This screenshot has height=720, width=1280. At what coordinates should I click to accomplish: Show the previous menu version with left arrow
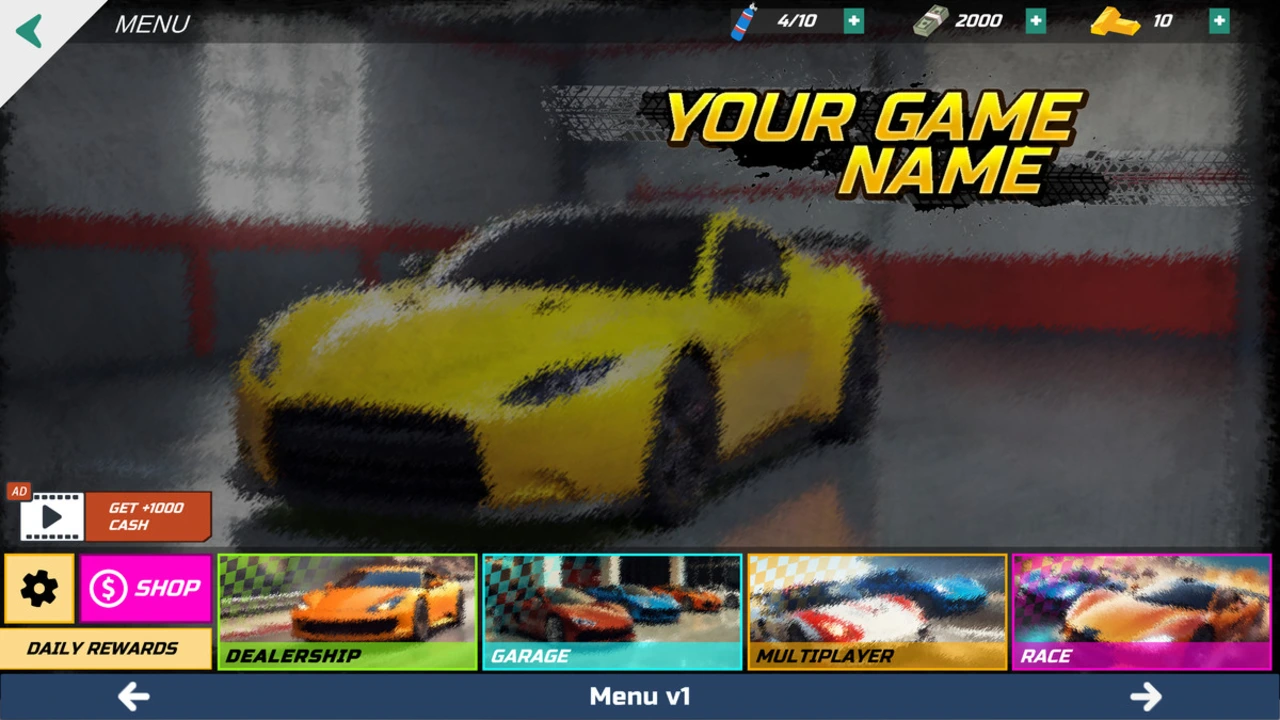click(133, 696)
